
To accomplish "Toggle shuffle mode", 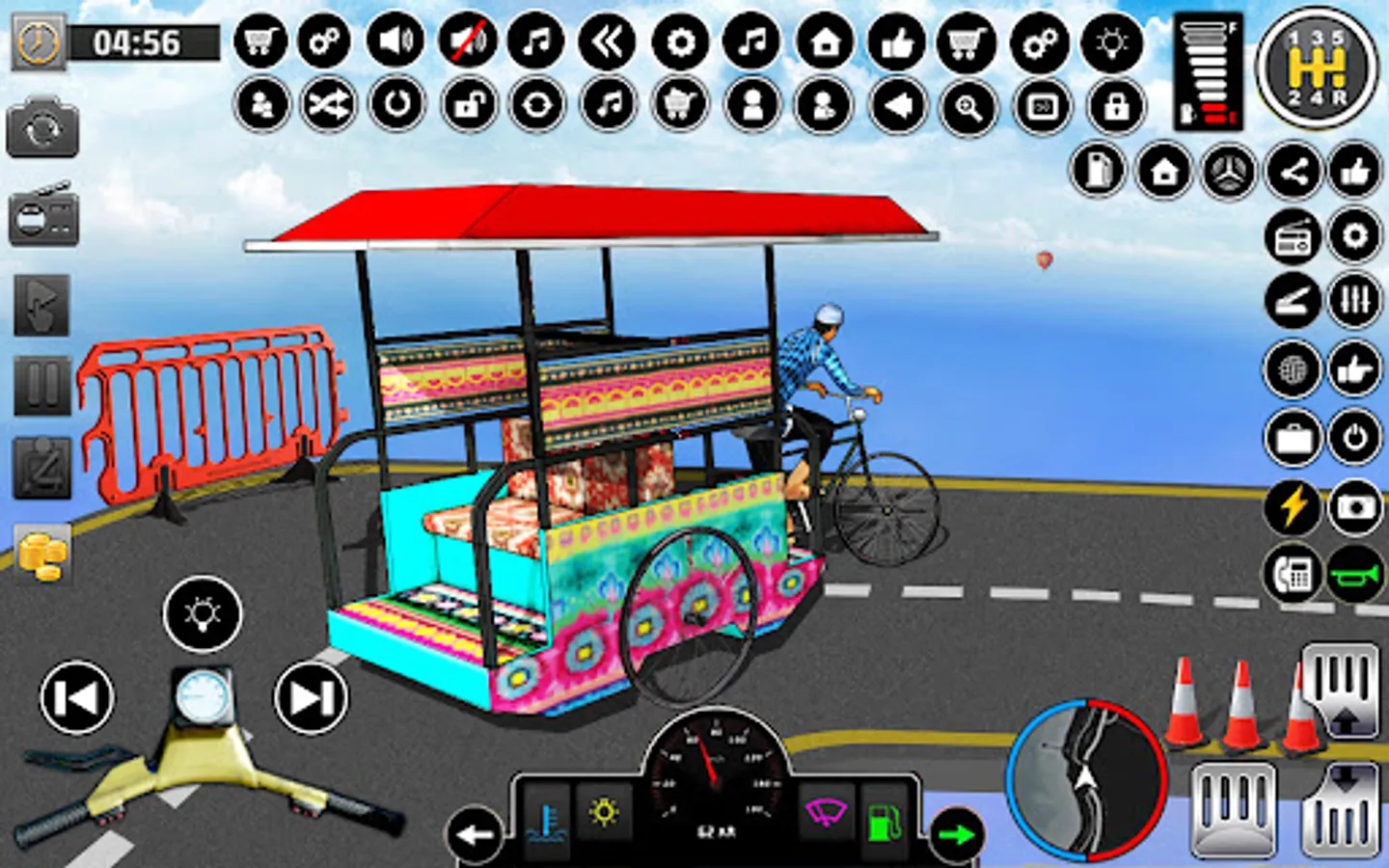I will pos(326,106).
